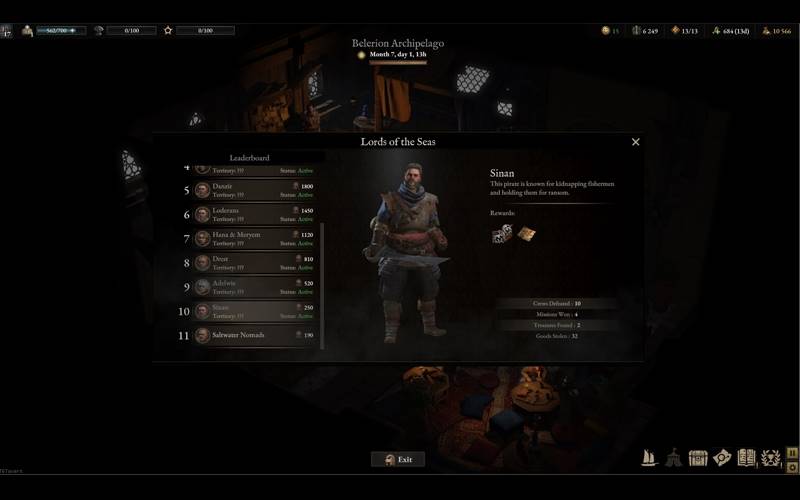Open the open-book journal icon

tap(746, 458)
